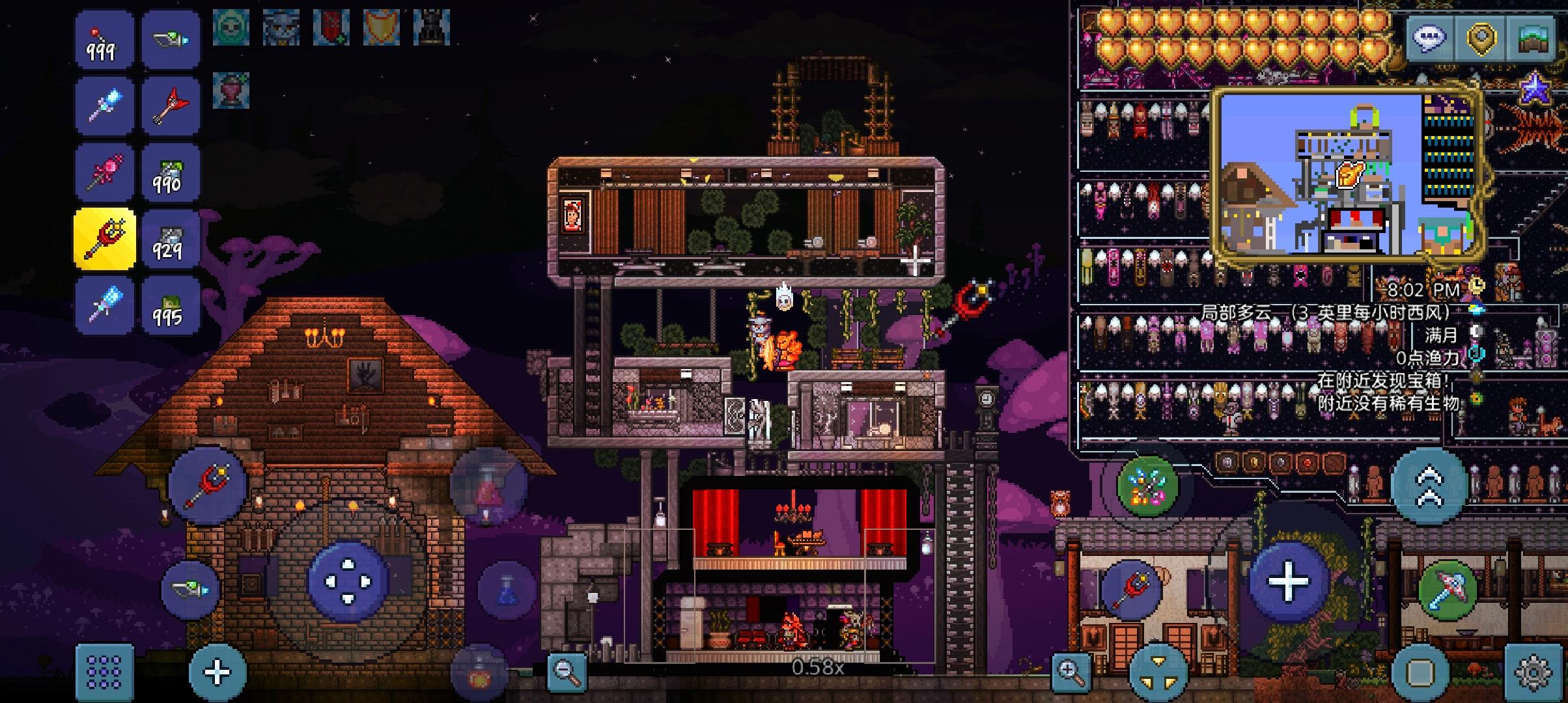This screenshot has height=703, width=1568.
Task: Click the map pin button
Action: pos(1480,38)
